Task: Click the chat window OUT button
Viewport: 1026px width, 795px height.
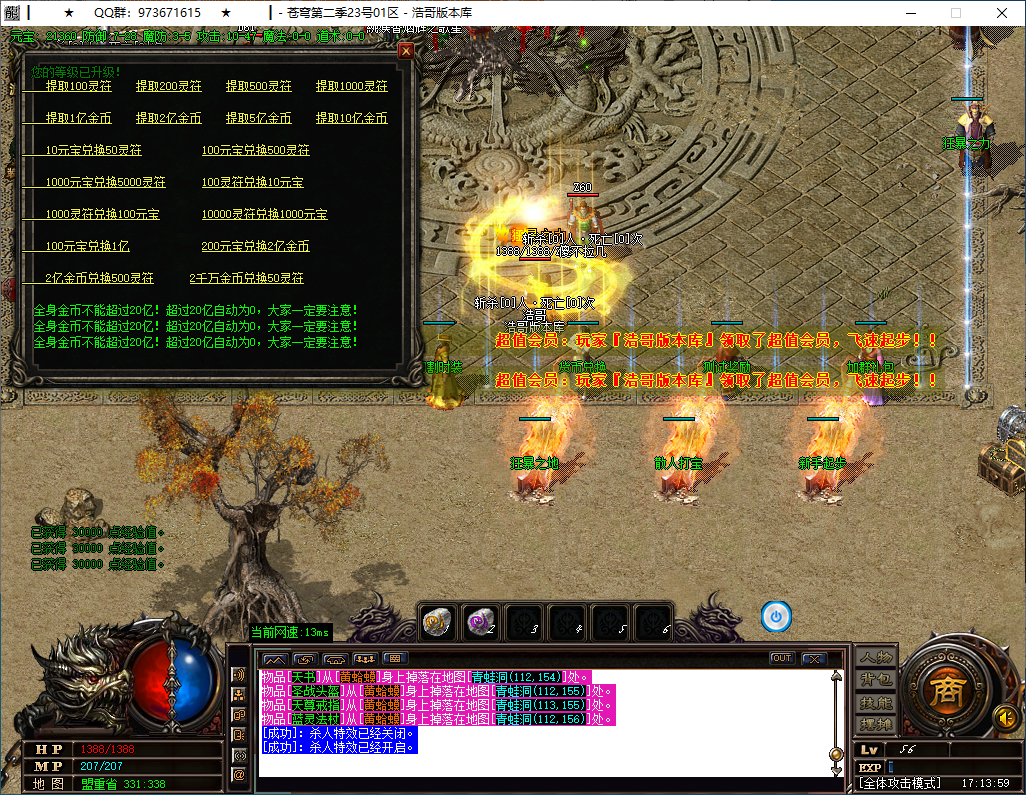Action: (x=782, y=658)
